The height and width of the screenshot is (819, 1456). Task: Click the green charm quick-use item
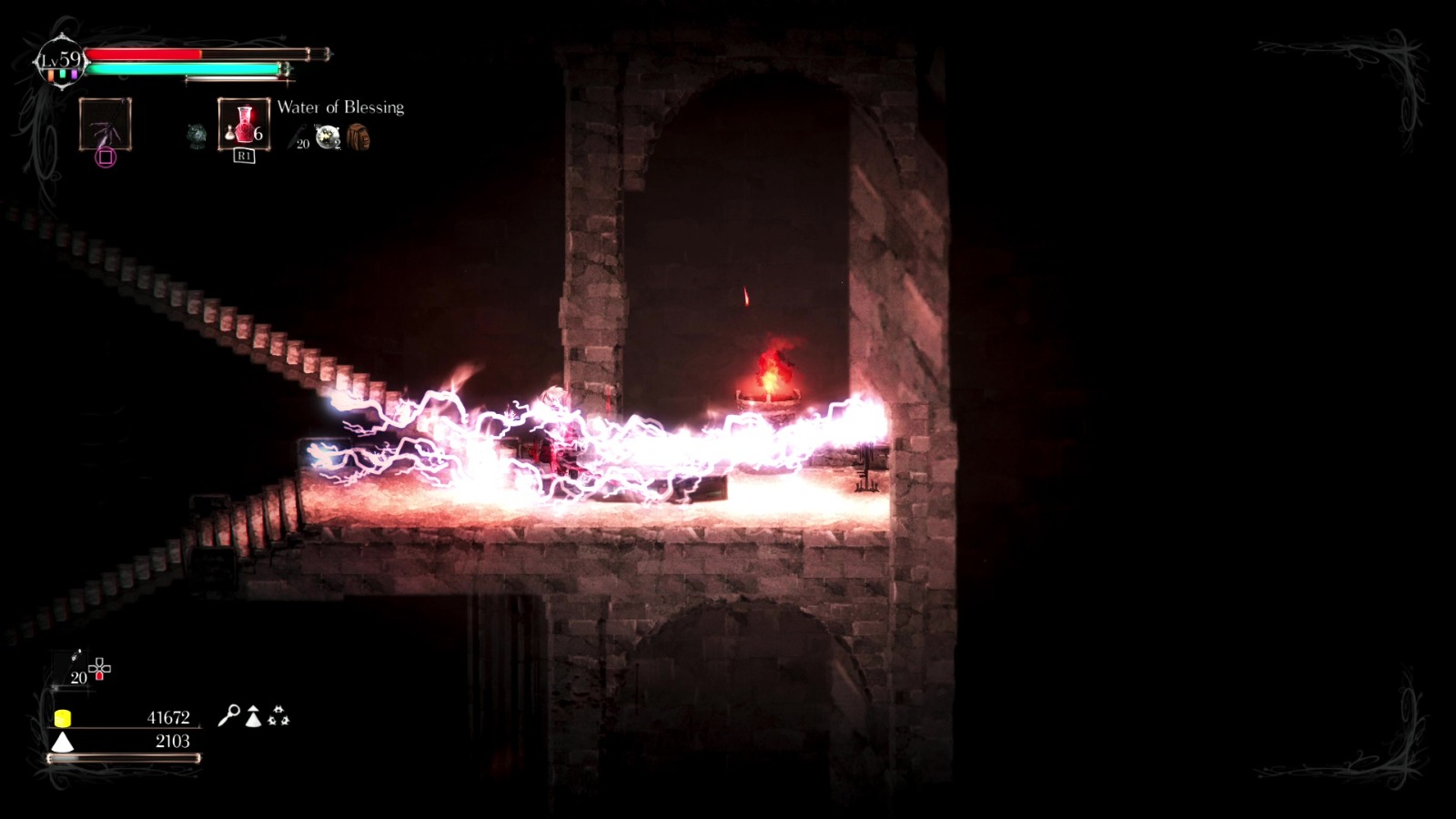tap(195, 133)
